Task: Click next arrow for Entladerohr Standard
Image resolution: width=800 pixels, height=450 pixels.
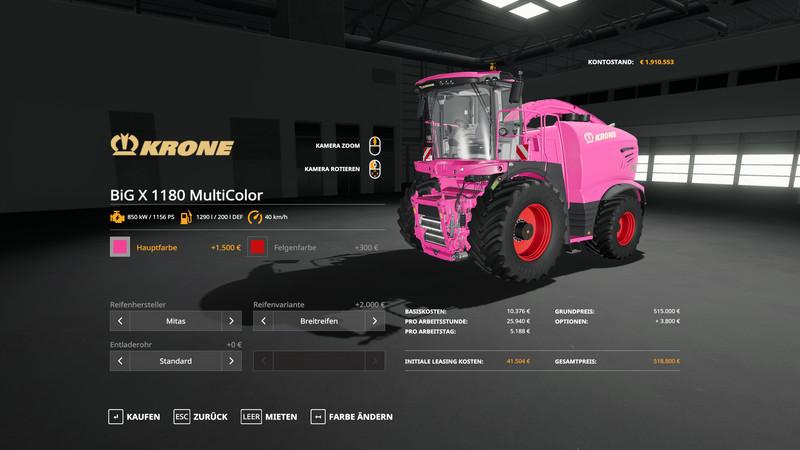Action: 231,361
